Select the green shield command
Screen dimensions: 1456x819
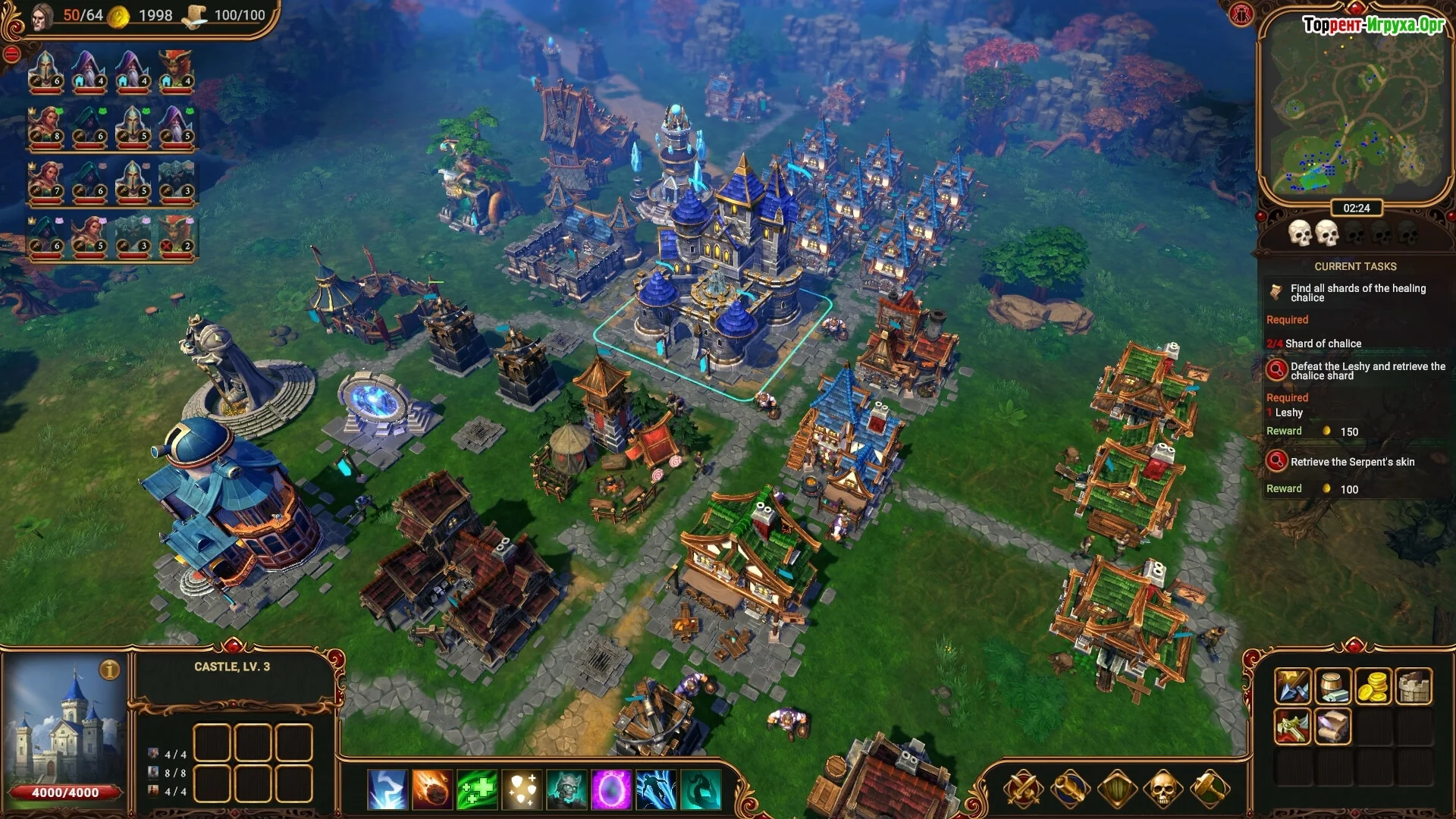tap(1116, 789)
